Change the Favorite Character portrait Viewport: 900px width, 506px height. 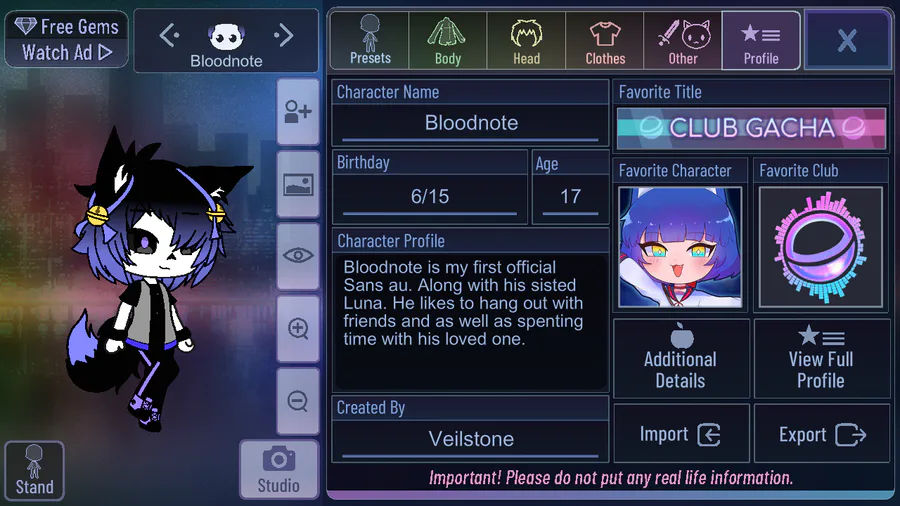[x=680, y=247]
